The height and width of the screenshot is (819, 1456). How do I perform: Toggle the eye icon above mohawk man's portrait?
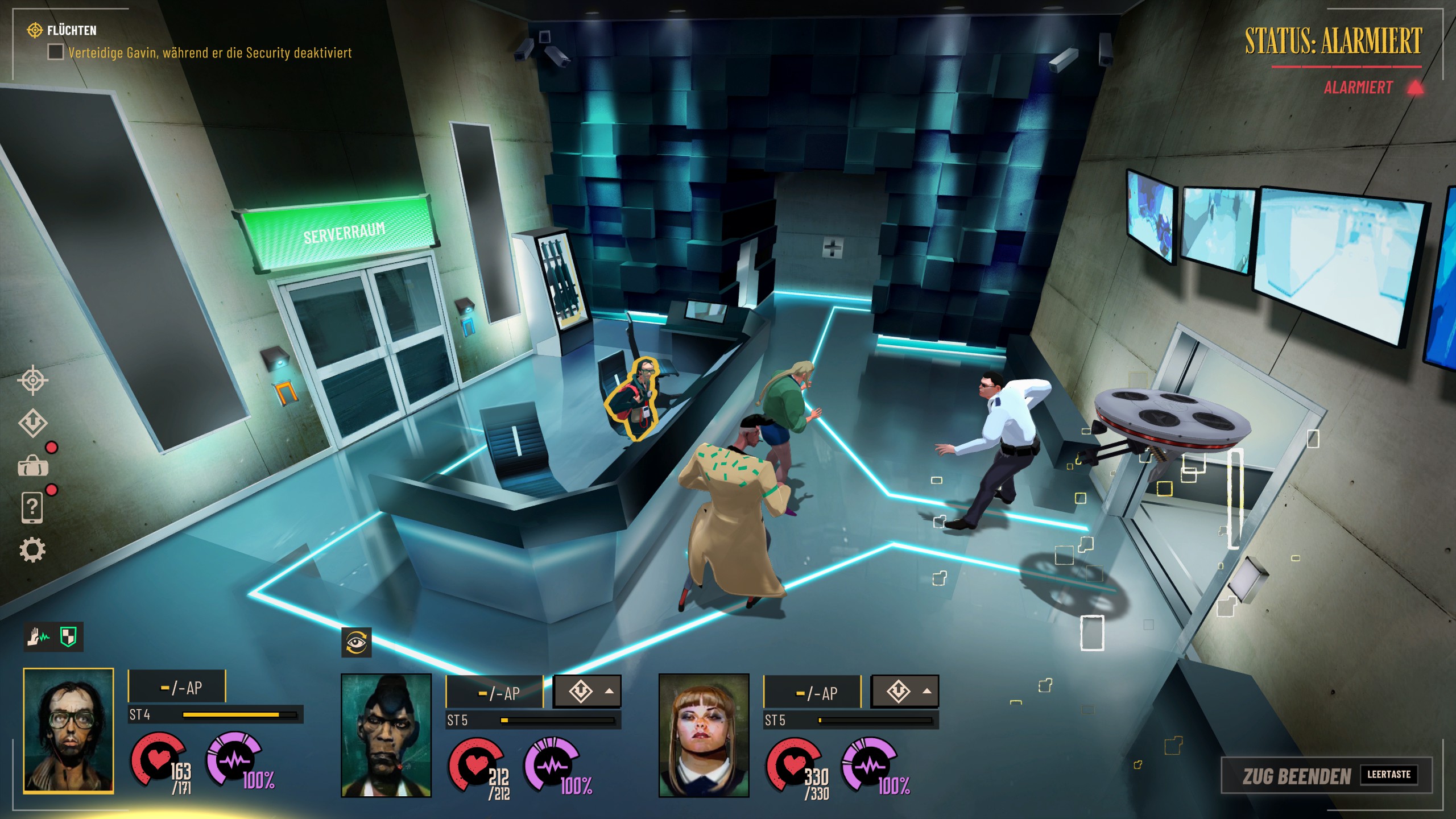coord(356,643)
